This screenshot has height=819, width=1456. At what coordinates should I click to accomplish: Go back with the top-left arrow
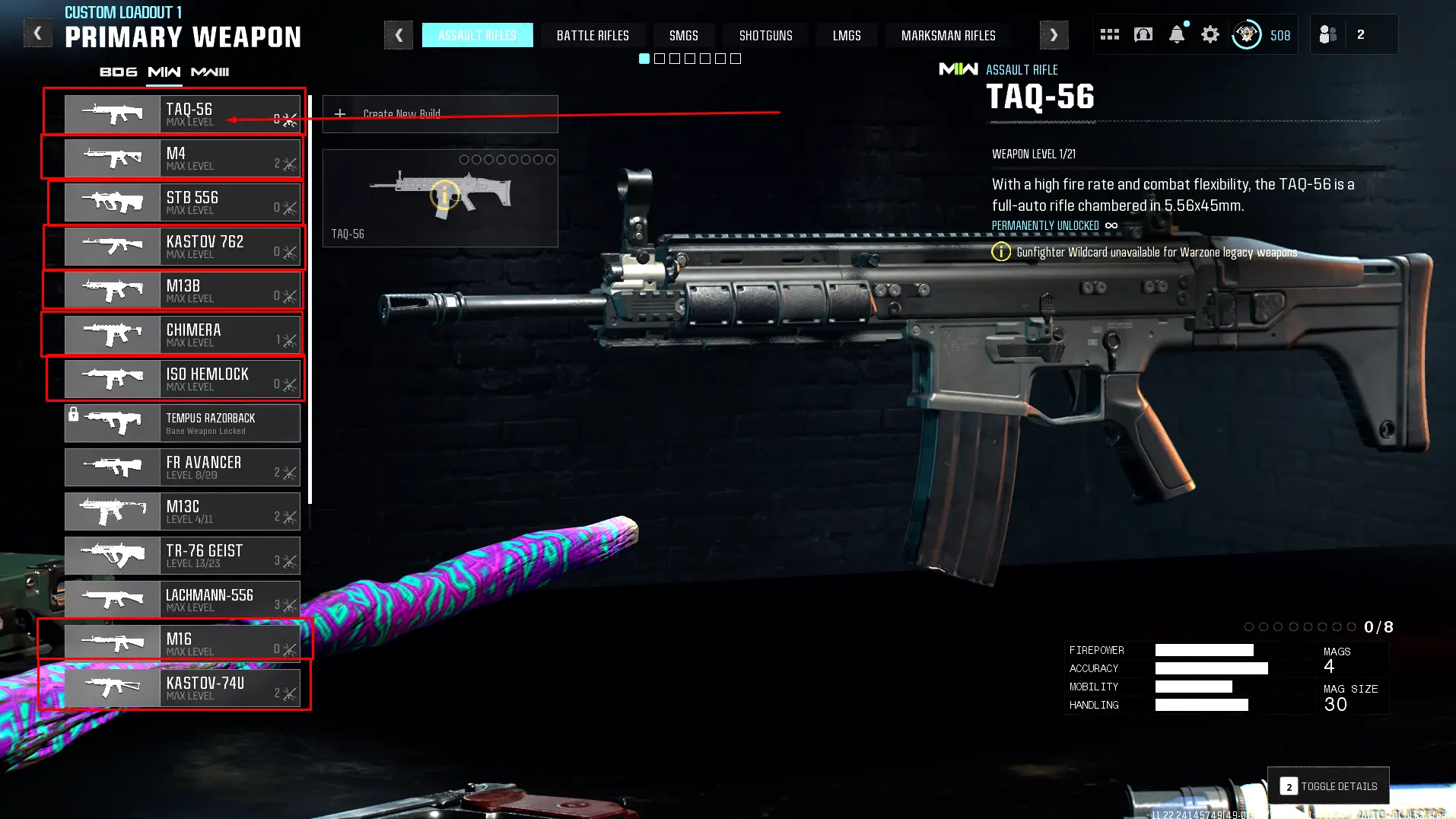(x=37, y=33)
